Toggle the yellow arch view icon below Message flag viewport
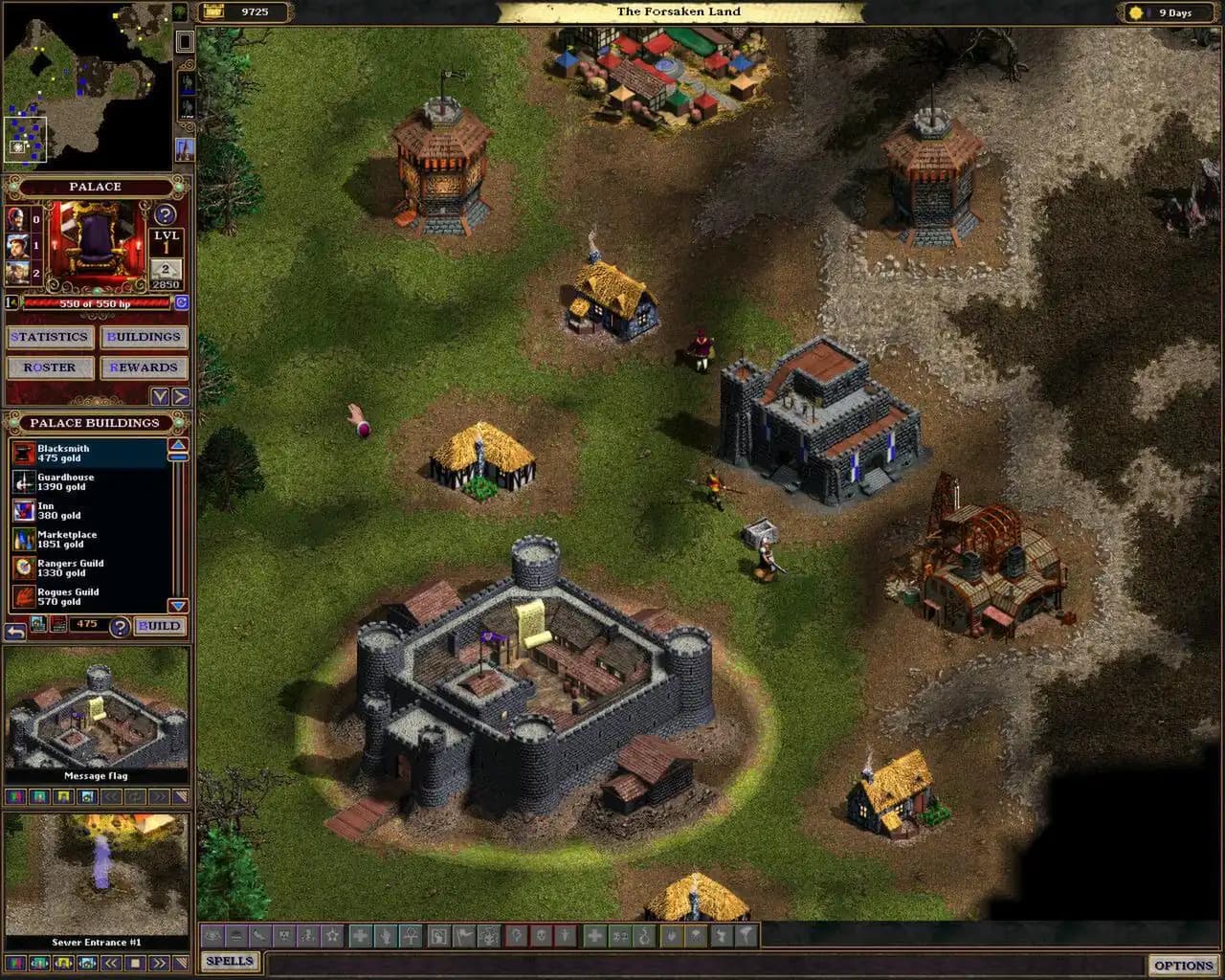Image resolution: width=1225 pixels, height=980 pixels. coord(63,796)
